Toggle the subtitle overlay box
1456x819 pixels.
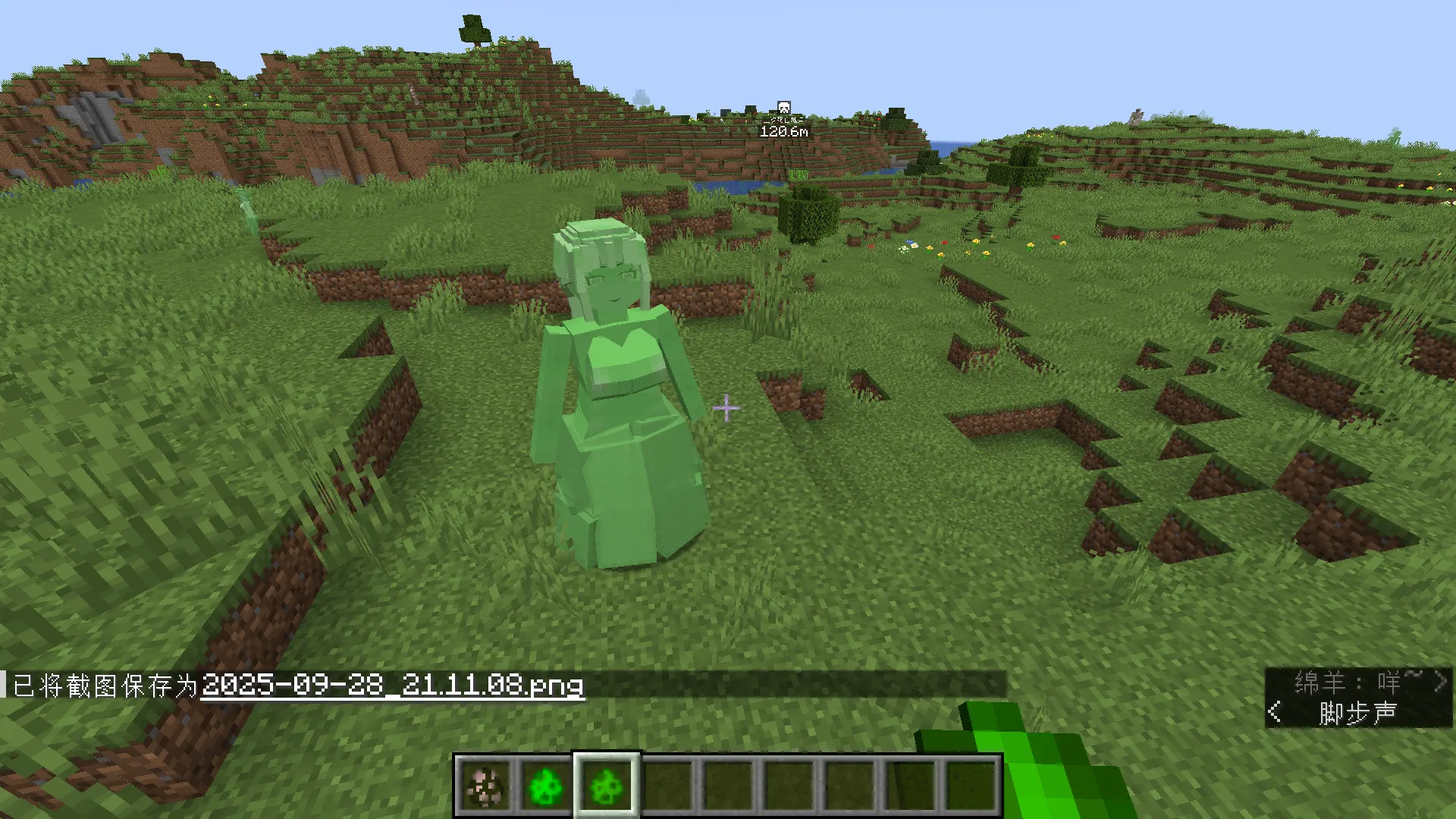click(1357, 698)
